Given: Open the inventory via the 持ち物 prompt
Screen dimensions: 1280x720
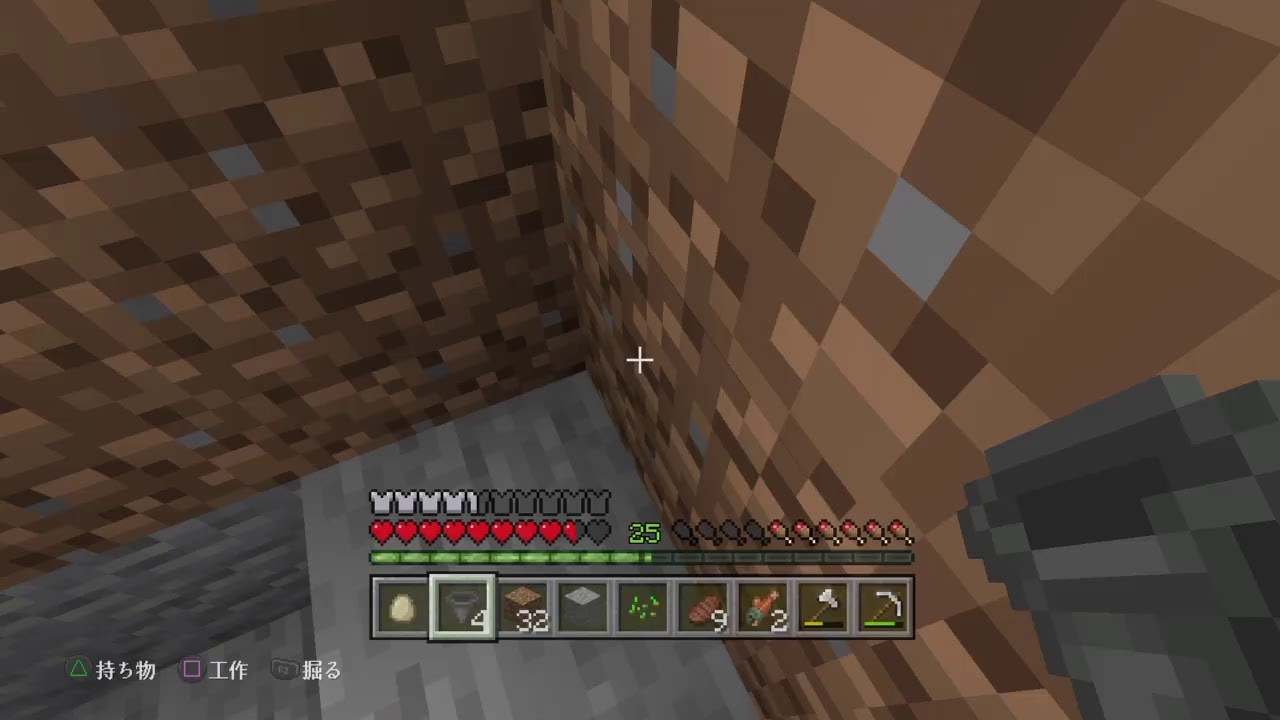Looking at the screenshot, I should pyautogui.click(x=127, y=671).
